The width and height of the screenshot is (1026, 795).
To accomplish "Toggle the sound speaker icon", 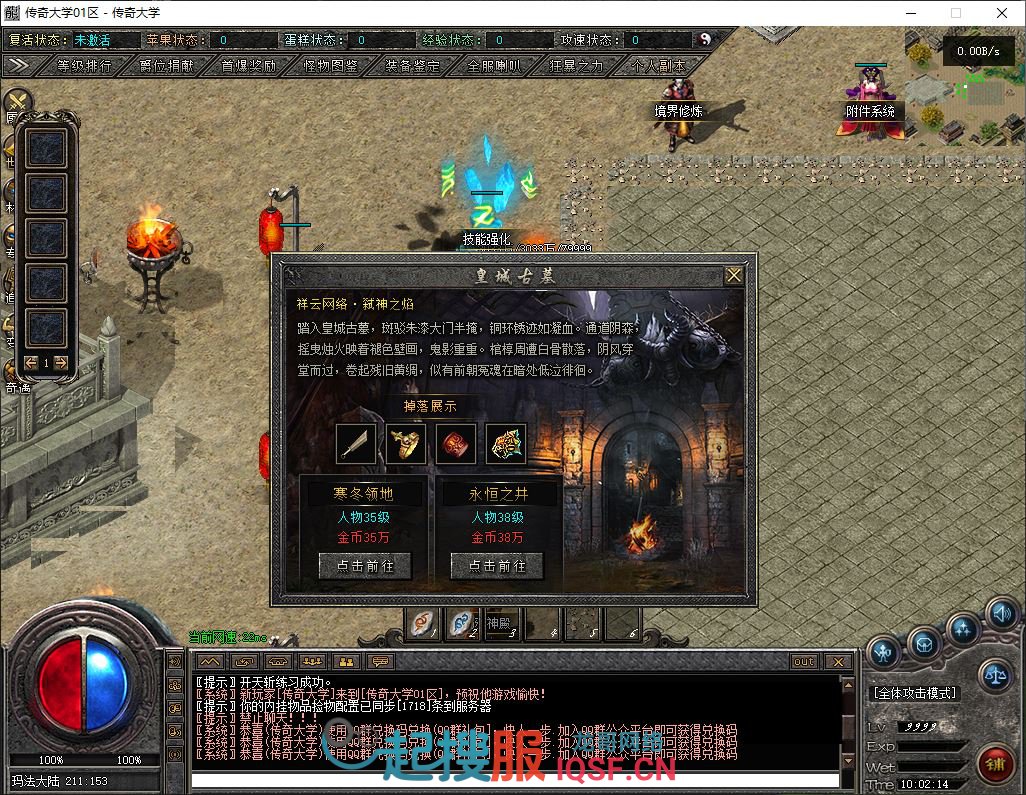I will 1000,613.
